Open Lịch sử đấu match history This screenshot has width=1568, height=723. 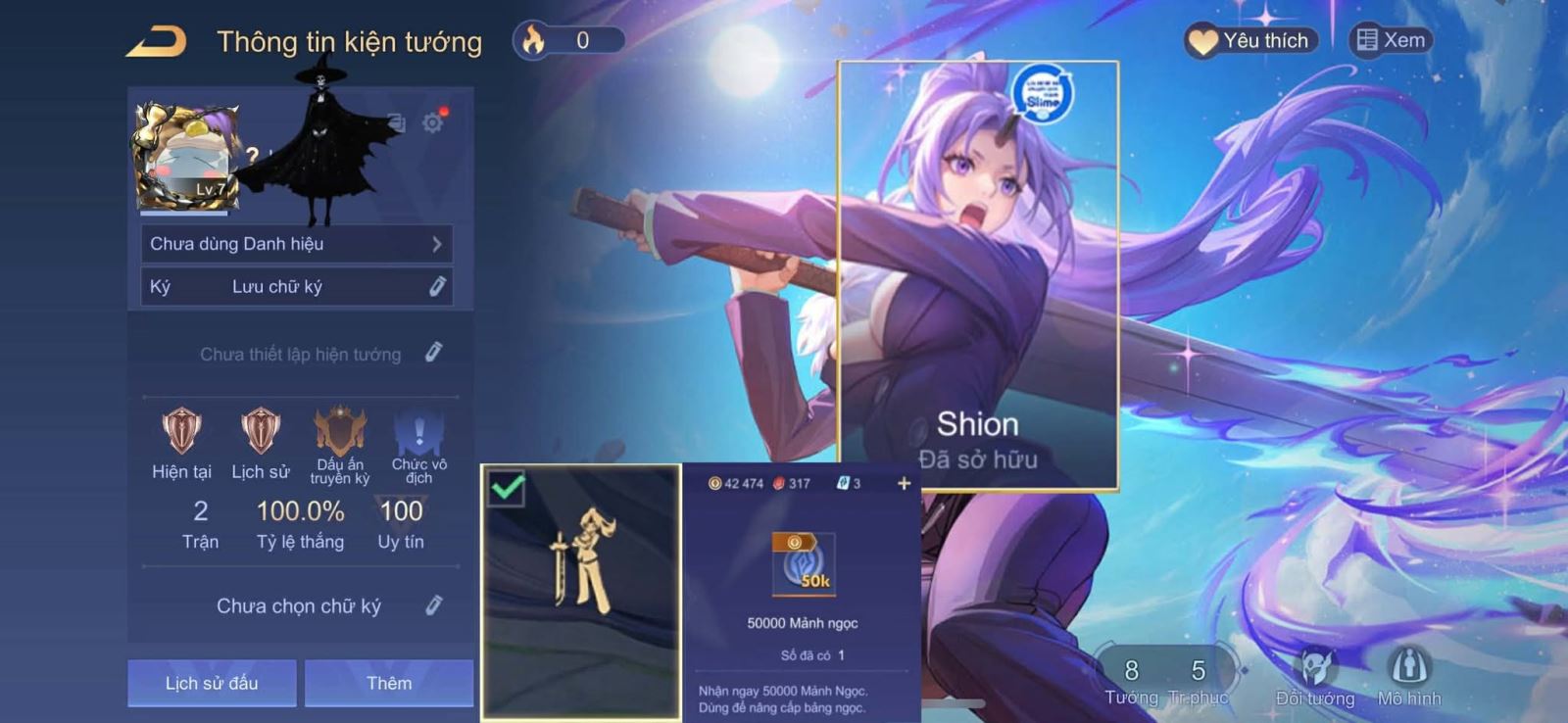click(212, 683)
